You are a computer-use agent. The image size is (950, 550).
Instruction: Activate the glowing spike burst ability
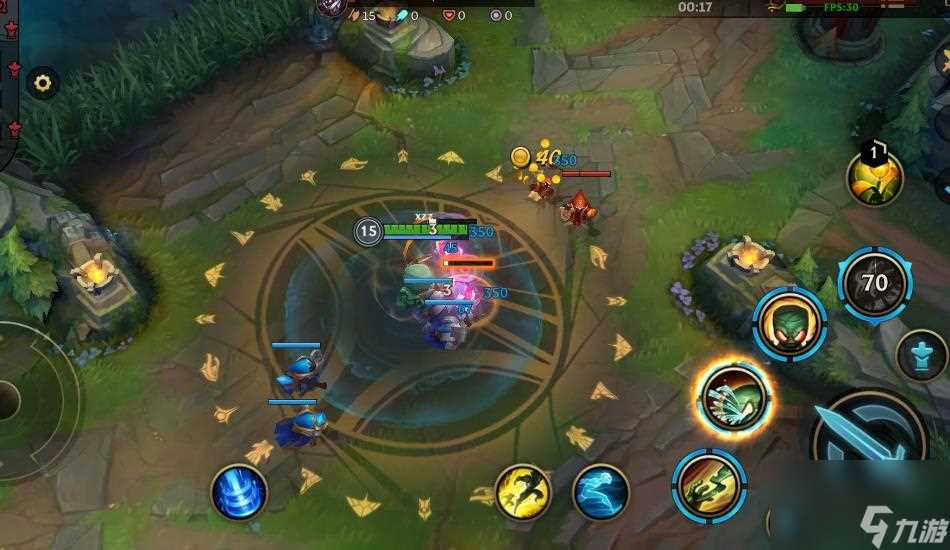(735, 399)
